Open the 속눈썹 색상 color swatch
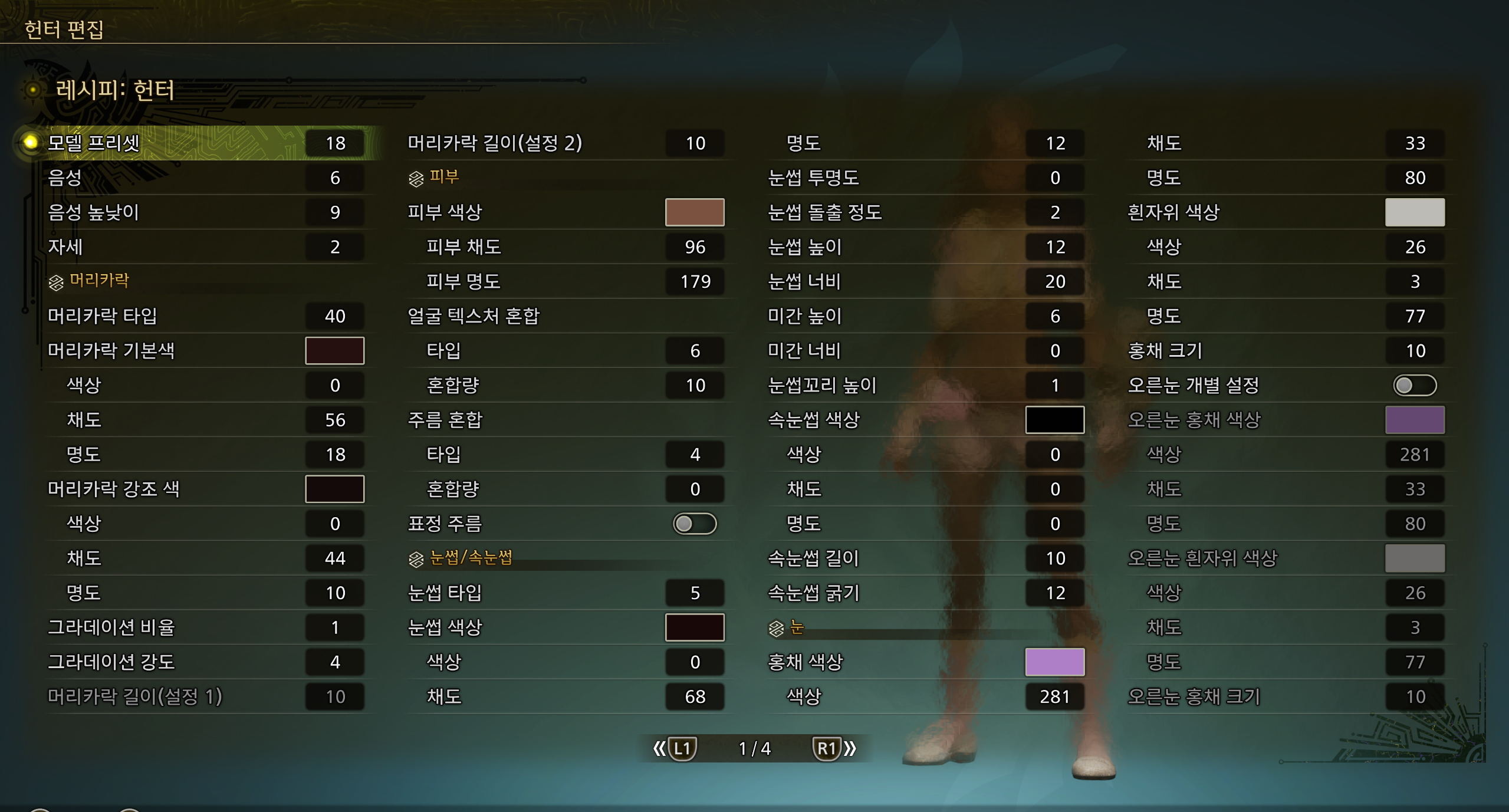This screenshot has width=1509, height=812. (1055, 420)
